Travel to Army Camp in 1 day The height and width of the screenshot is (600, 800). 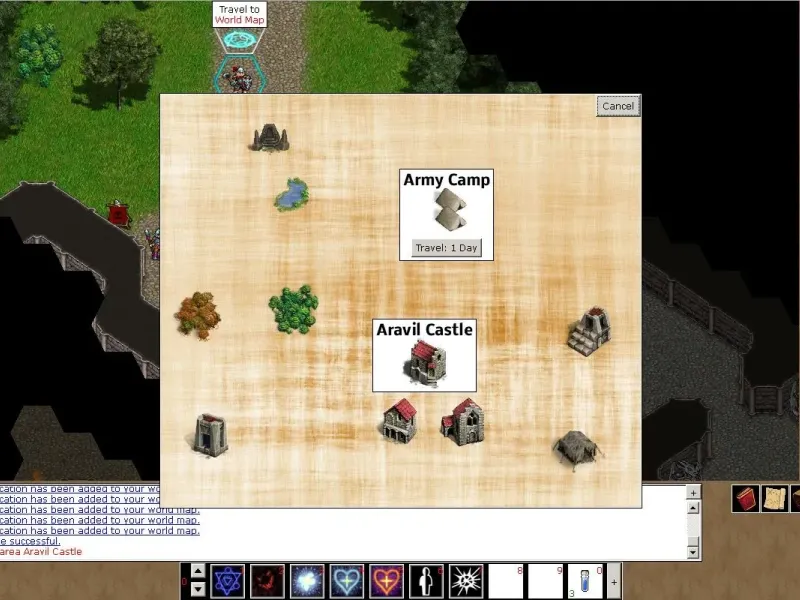coord(447,248)
